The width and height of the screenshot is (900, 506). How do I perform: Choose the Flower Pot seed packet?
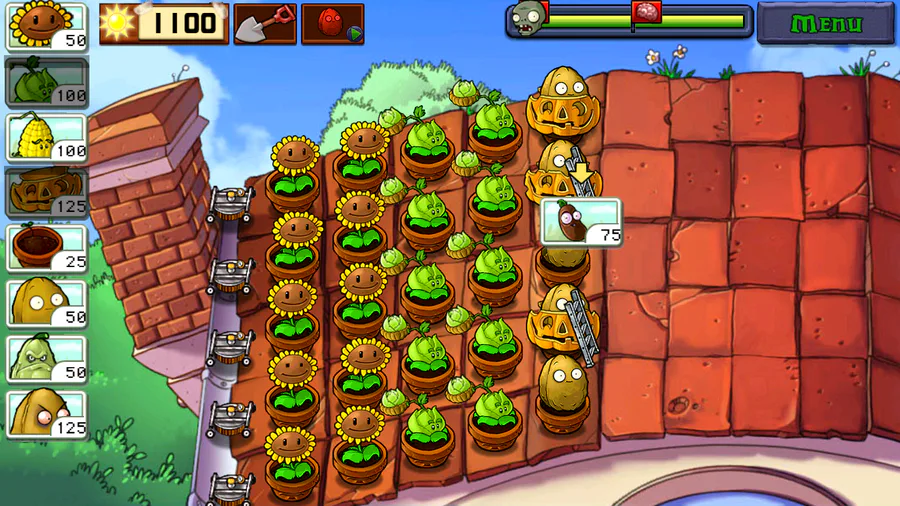(x=47, y=247)
